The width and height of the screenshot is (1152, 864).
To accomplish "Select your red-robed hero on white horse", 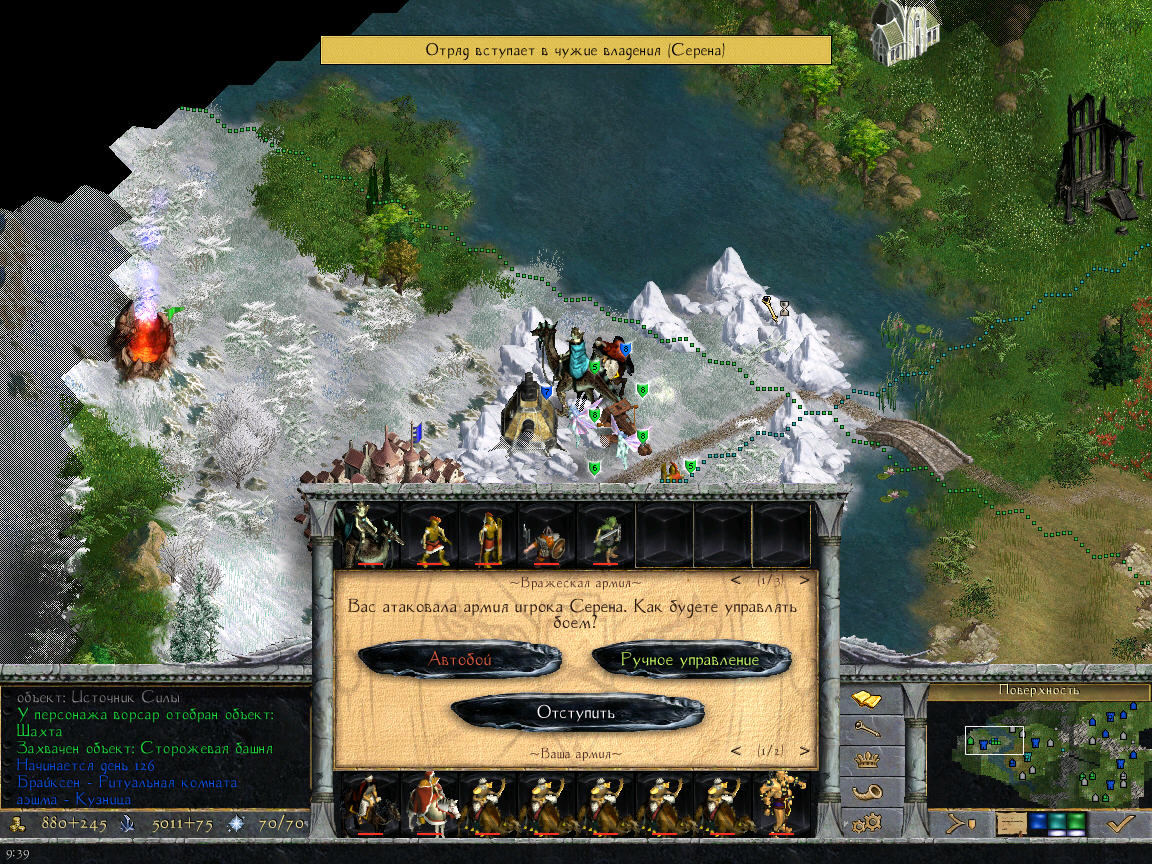I will click(430, 803).
